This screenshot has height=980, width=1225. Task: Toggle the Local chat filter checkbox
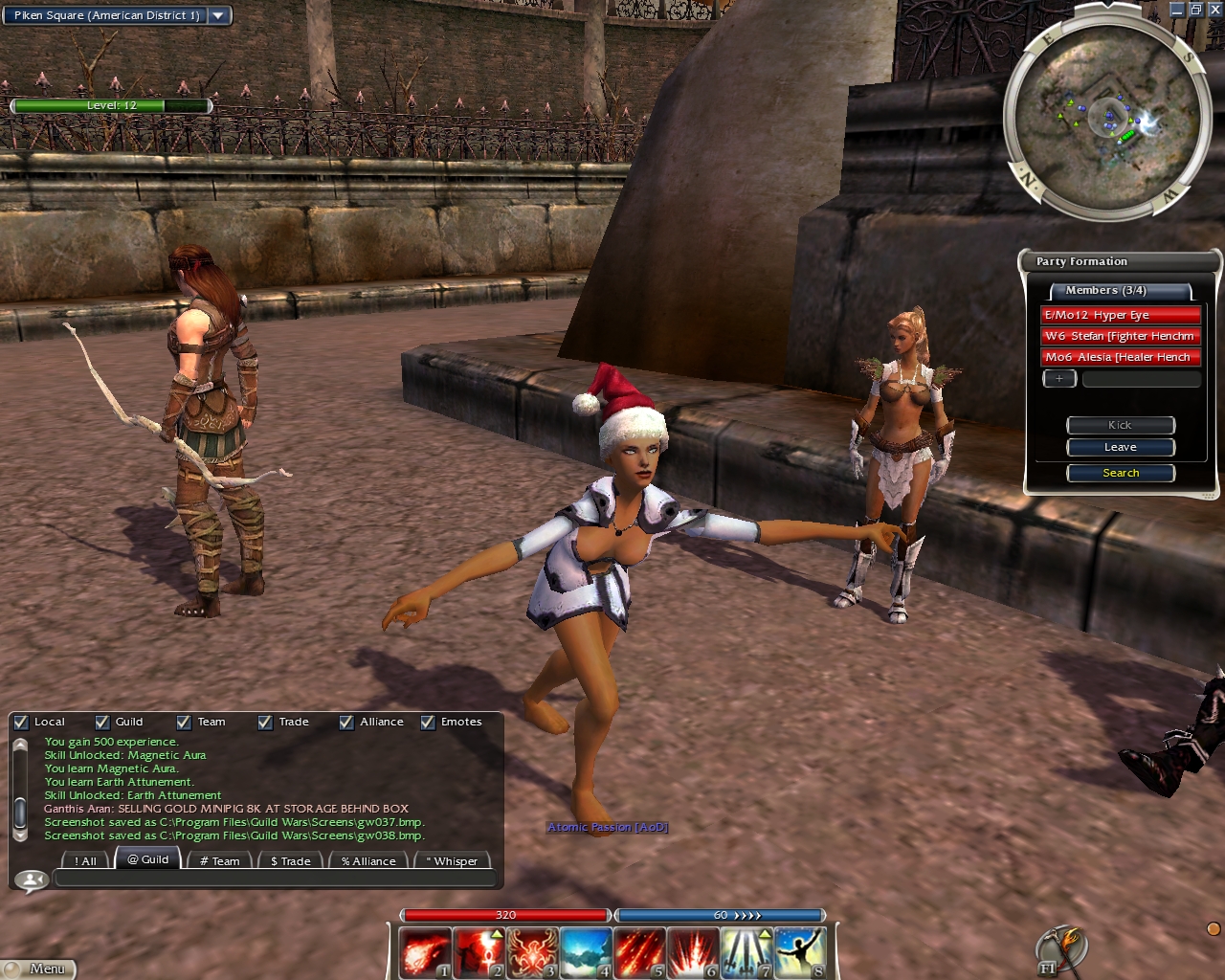tap(21, 723)
